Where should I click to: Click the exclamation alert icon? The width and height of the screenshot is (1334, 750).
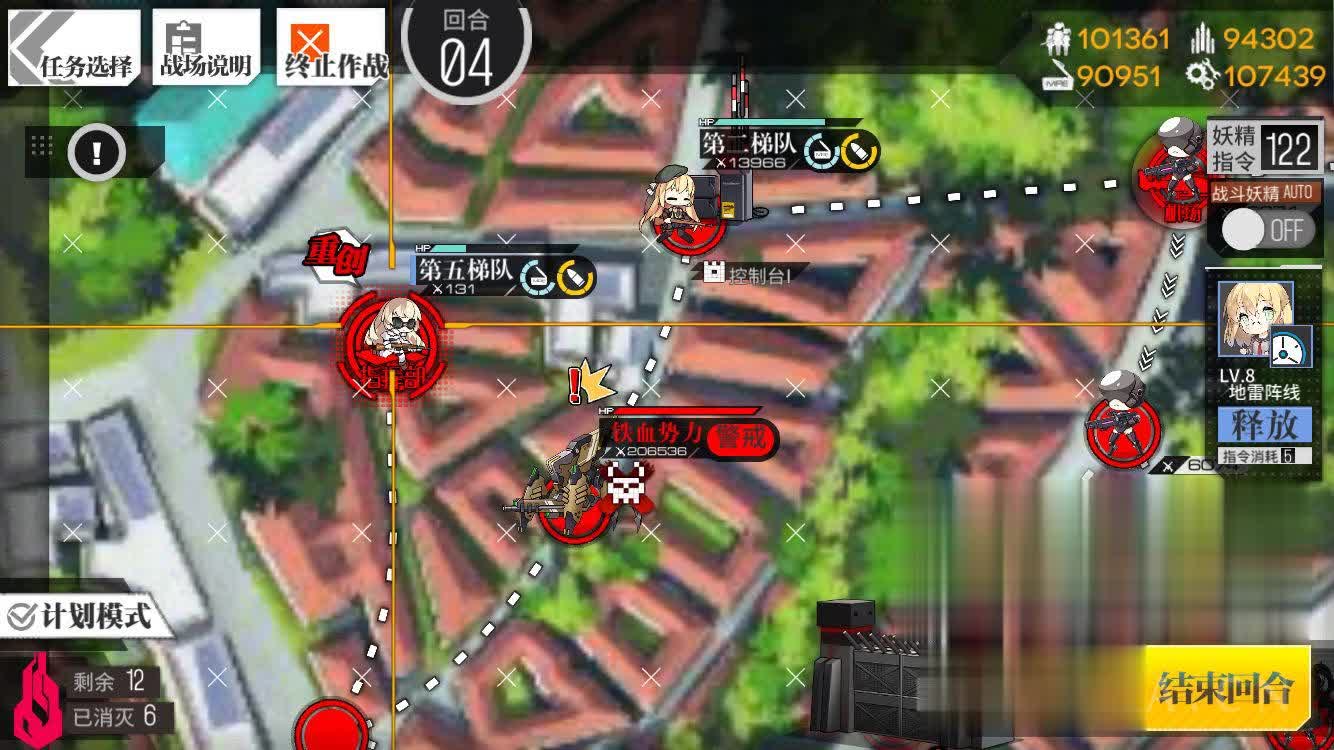97,153
